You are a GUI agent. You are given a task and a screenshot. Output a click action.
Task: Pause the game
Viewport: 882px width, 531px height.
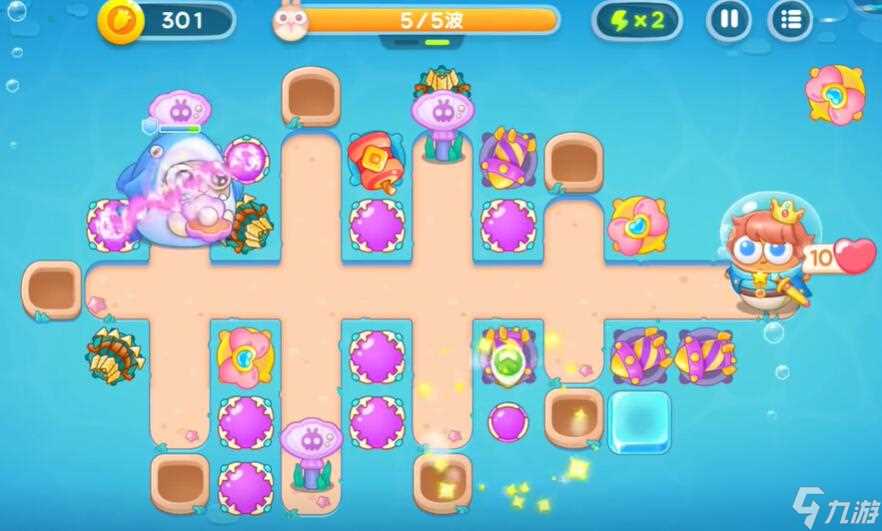[x=729, y=20]
